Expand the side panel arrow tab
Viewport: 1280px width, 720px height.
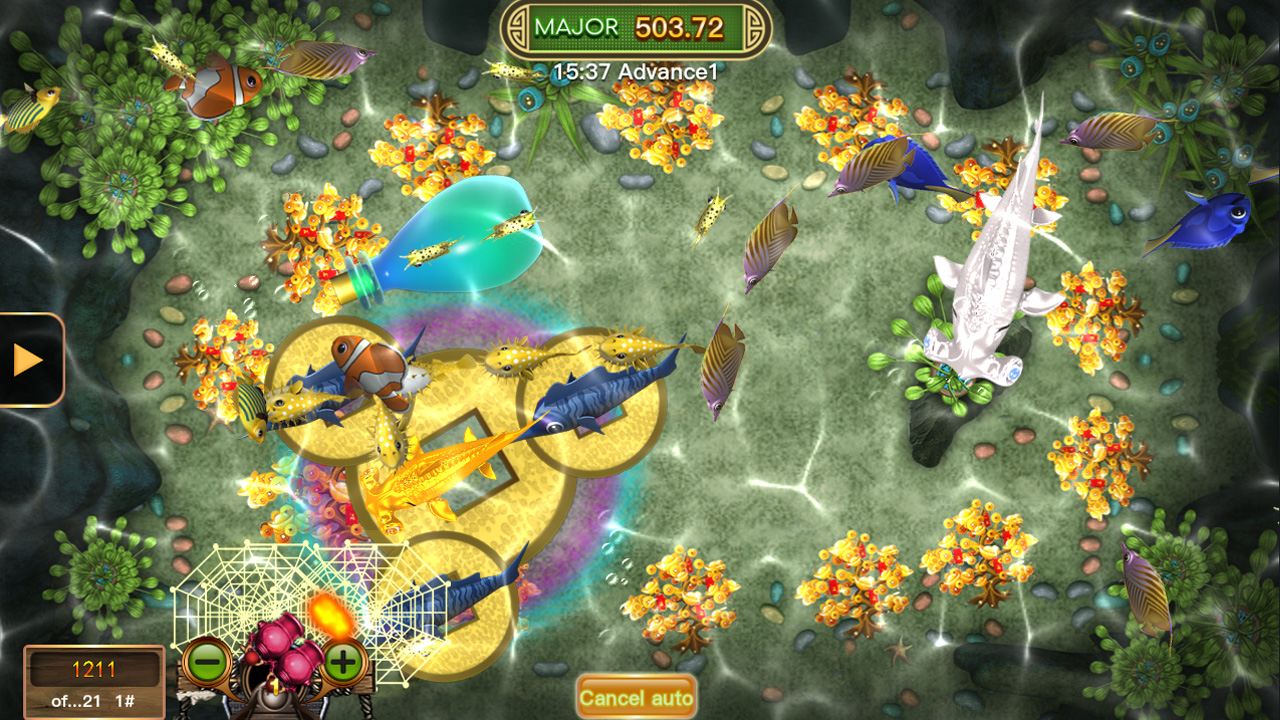point(28,360)
